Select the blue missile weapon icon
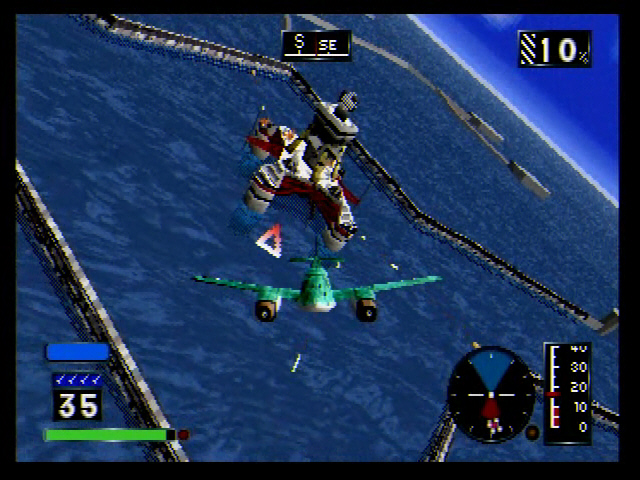This screenshot has width=640, height=480. coord(77,352)
